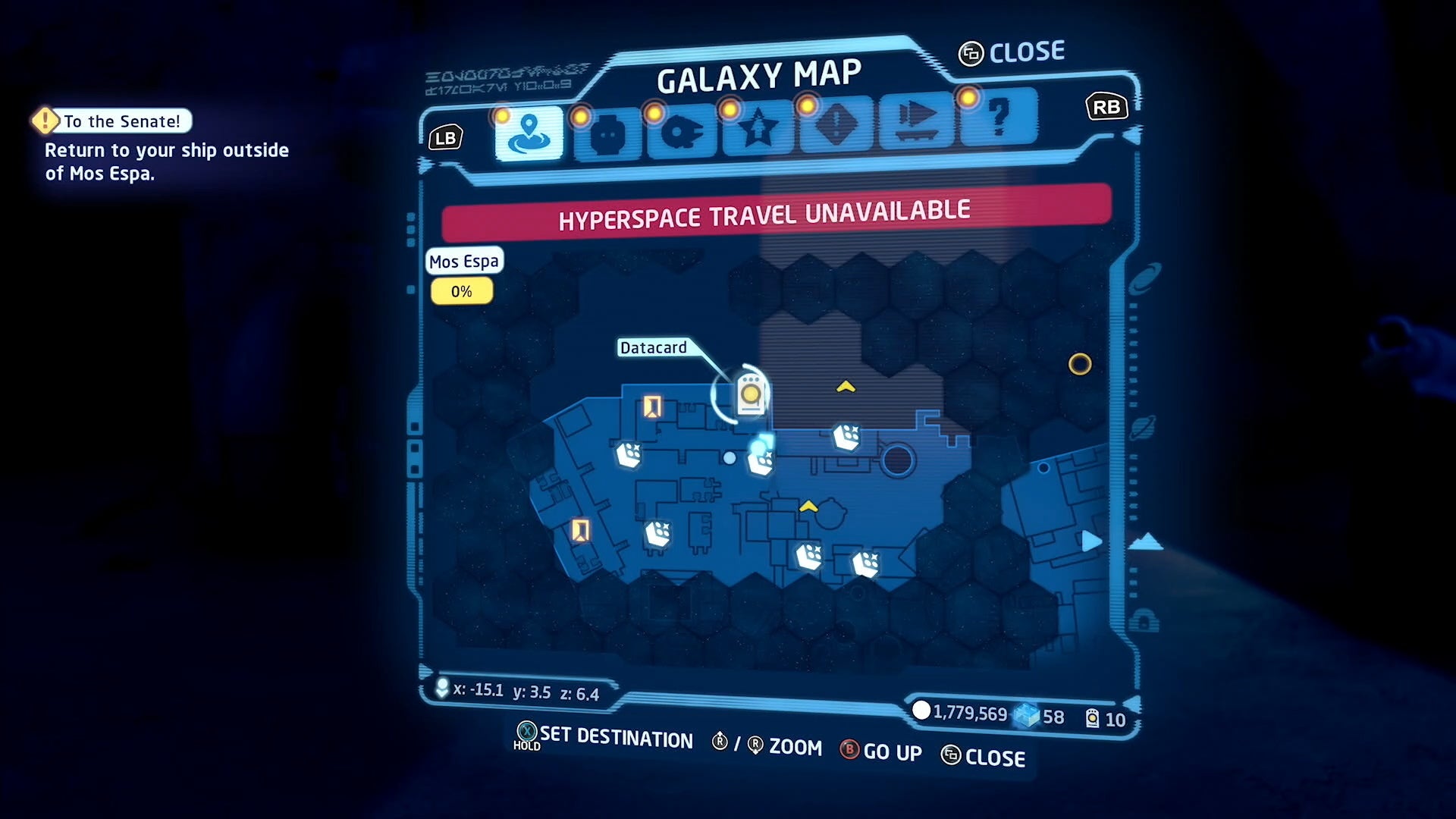This screenshot has width=1456, height=819.
Task: Select the Map location tab icon
Action: click(529, 131)
